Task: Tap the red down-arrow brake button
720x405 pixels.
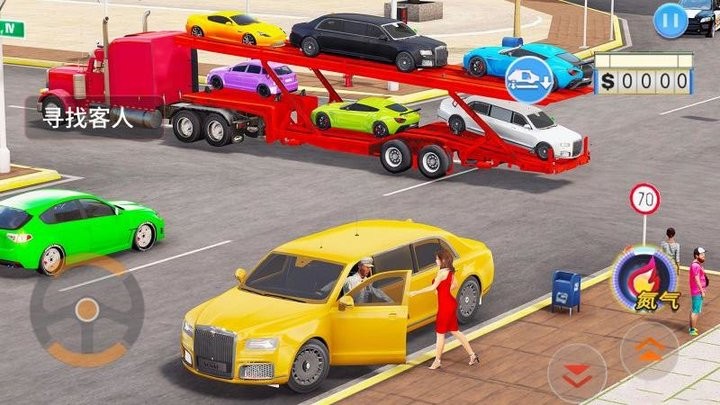Action: [577, 373]
